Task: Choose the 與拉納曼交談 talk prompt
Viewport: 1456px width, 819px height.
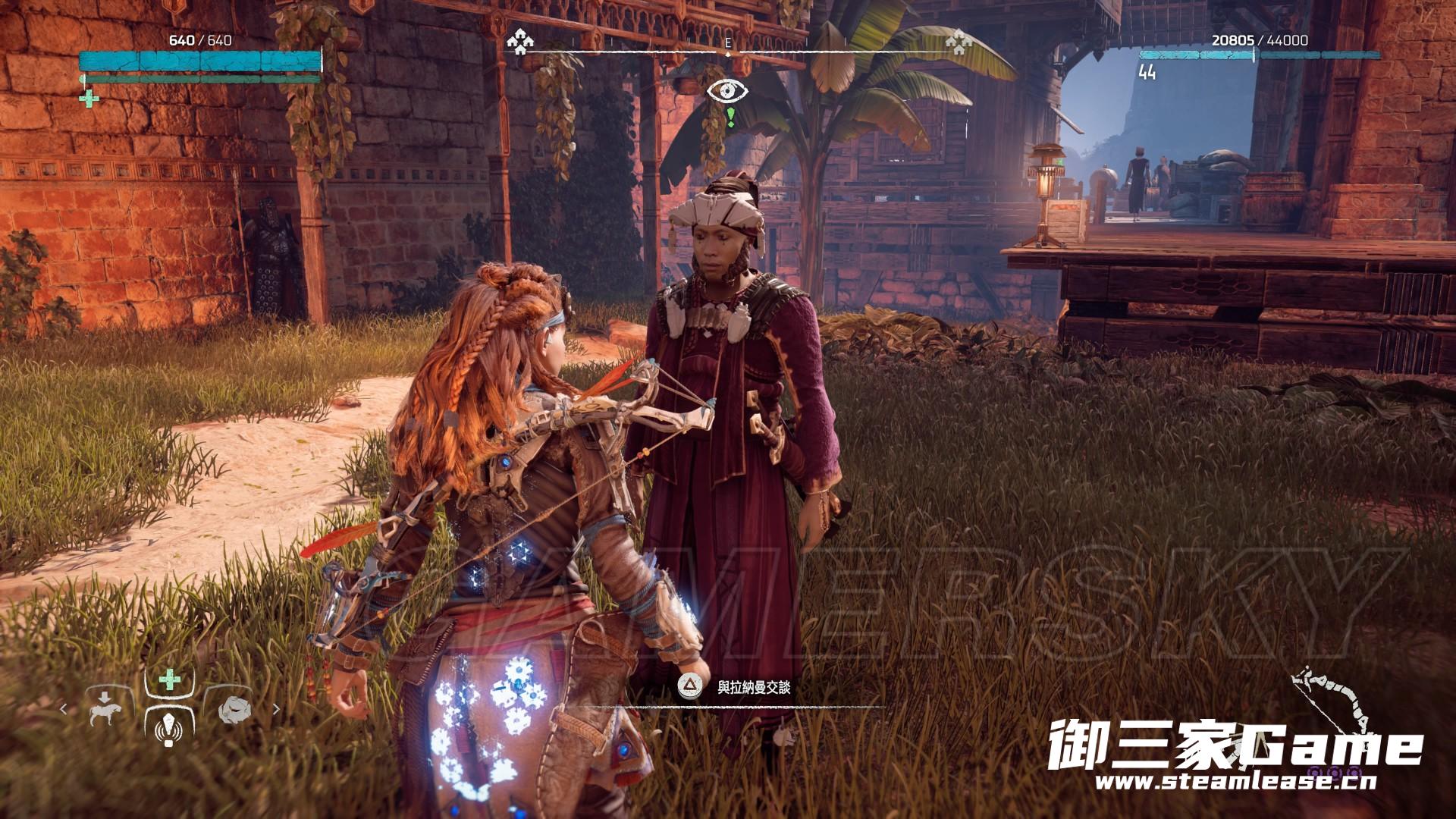Action: pos(754,687)
